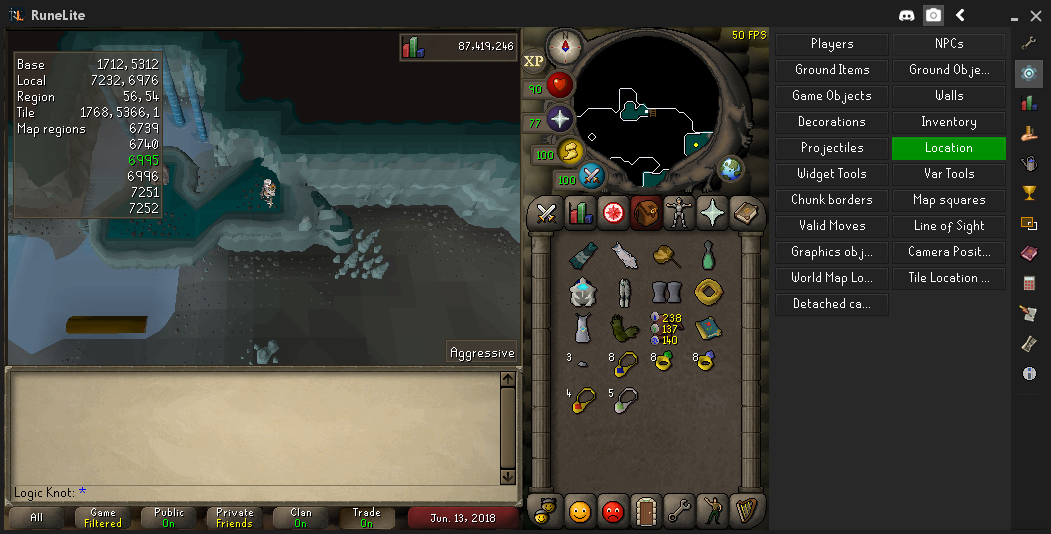The height and width of the screenshot is (534, 1051).
Task: Open the combat options tab
Action: click(547, 212)
